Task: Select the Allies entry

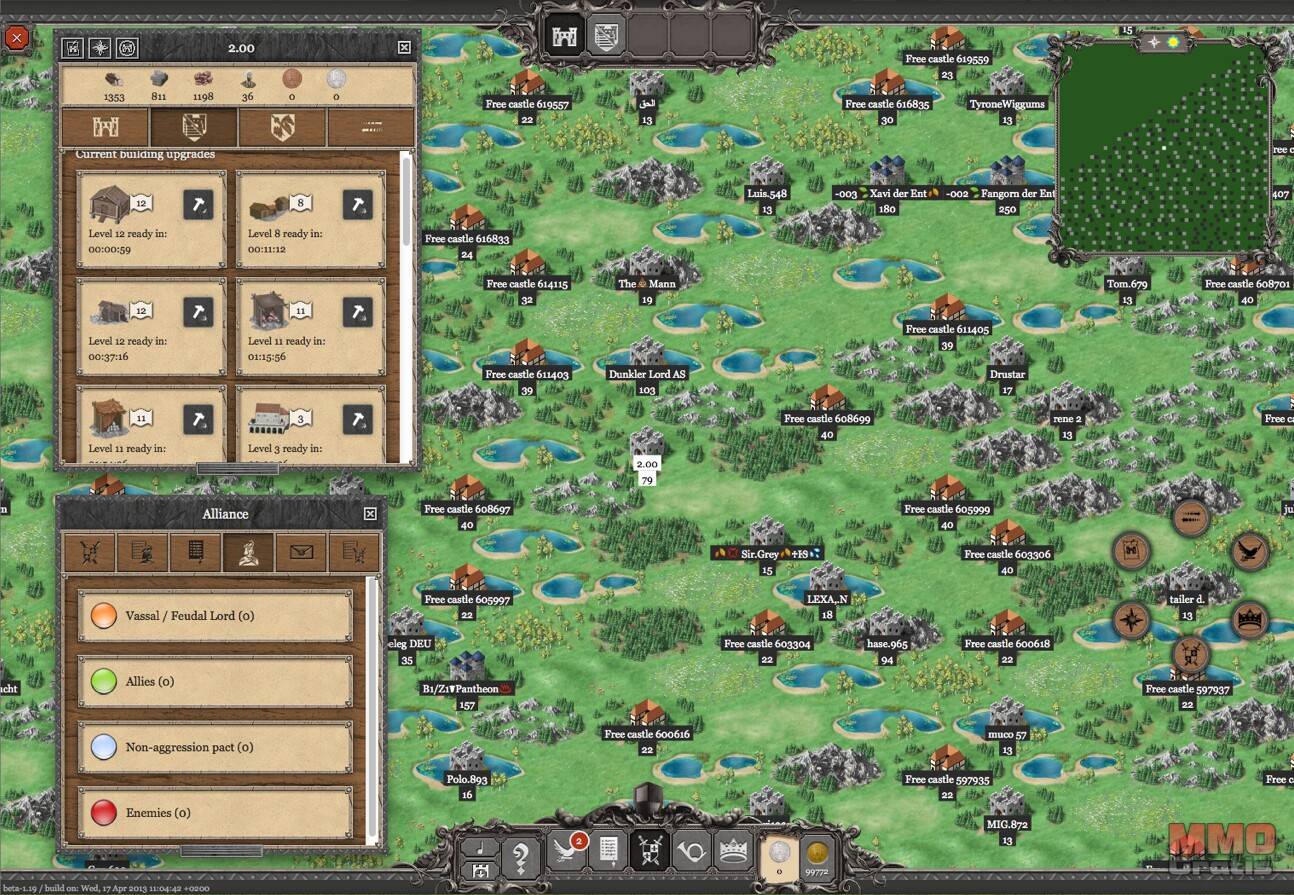Action: point(215,682)
